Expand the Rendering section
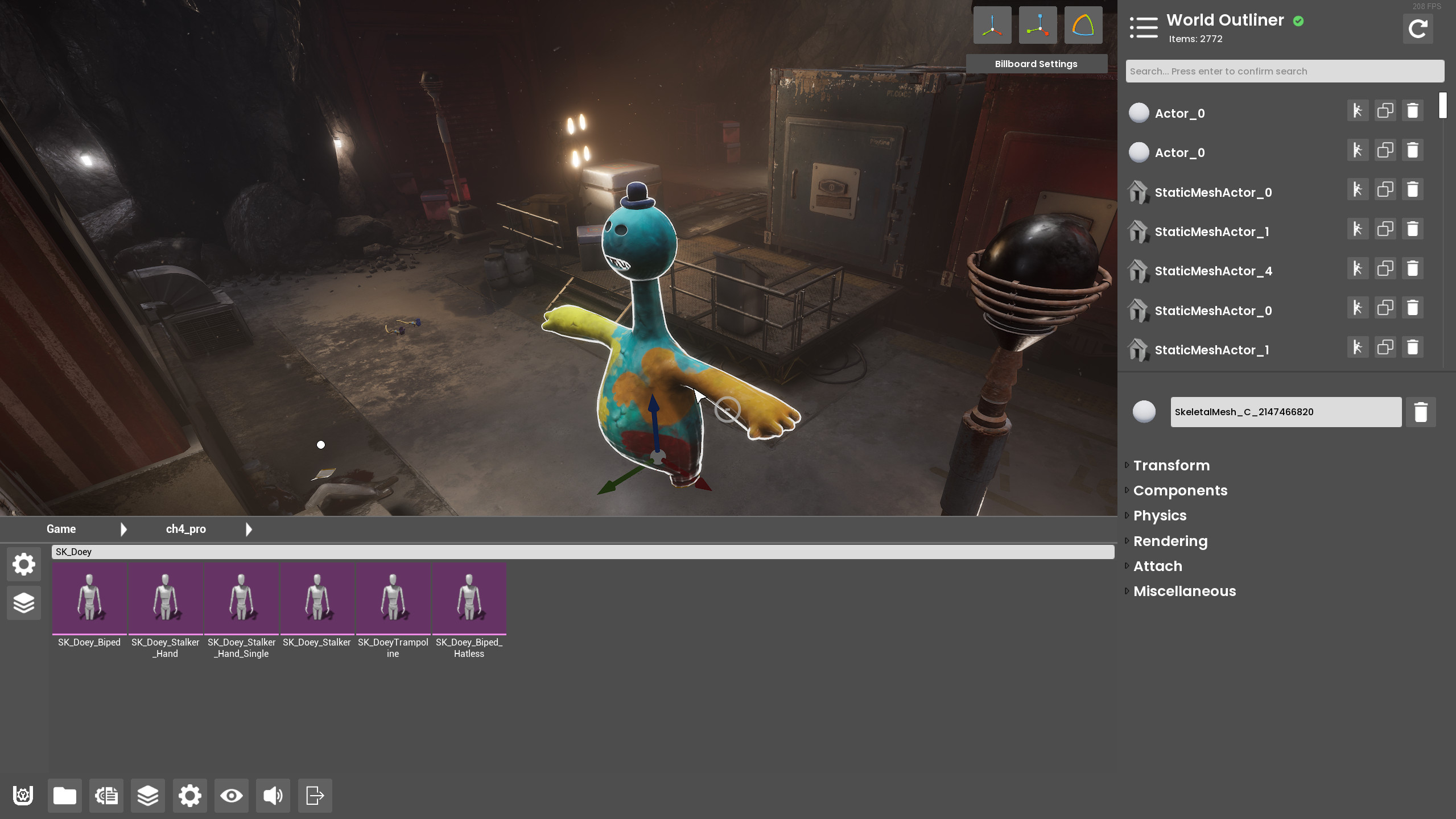Screen dimensions: 1456x819 point(1170,541)
